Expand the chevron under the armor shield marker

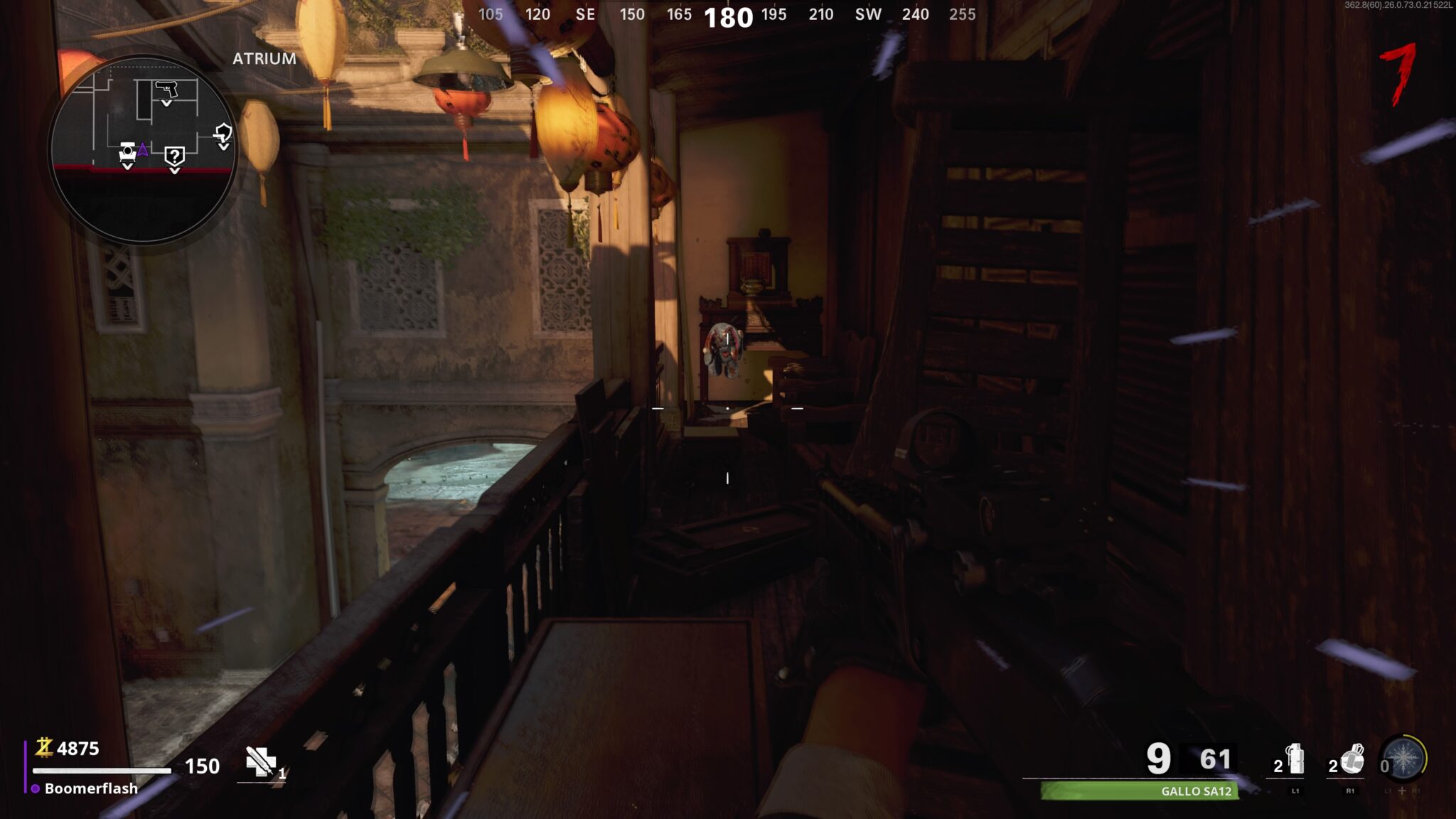coord(224,146)
